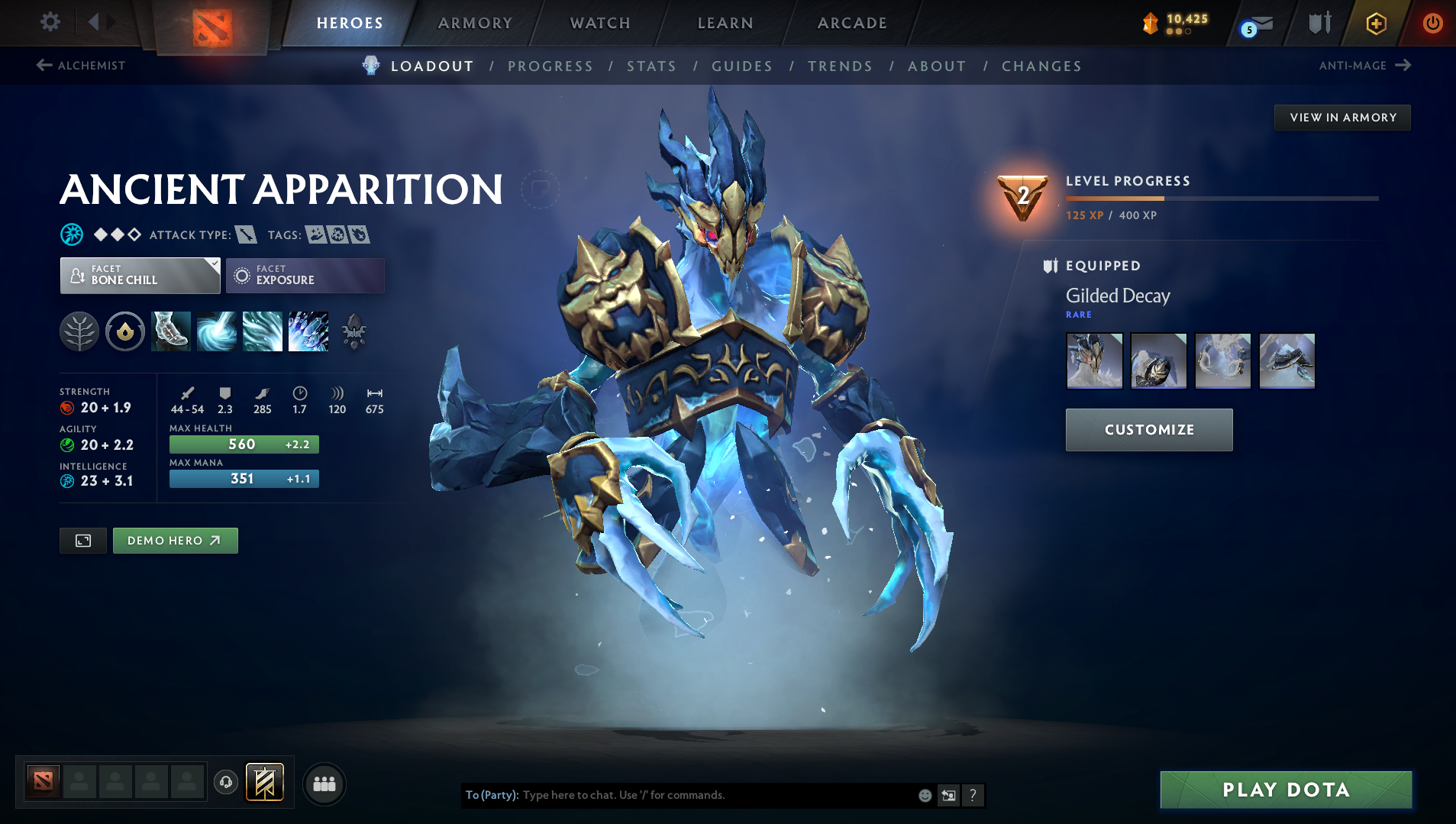Click the Customize button
Screen dimensions: 1456x824
coord(1148,429)
